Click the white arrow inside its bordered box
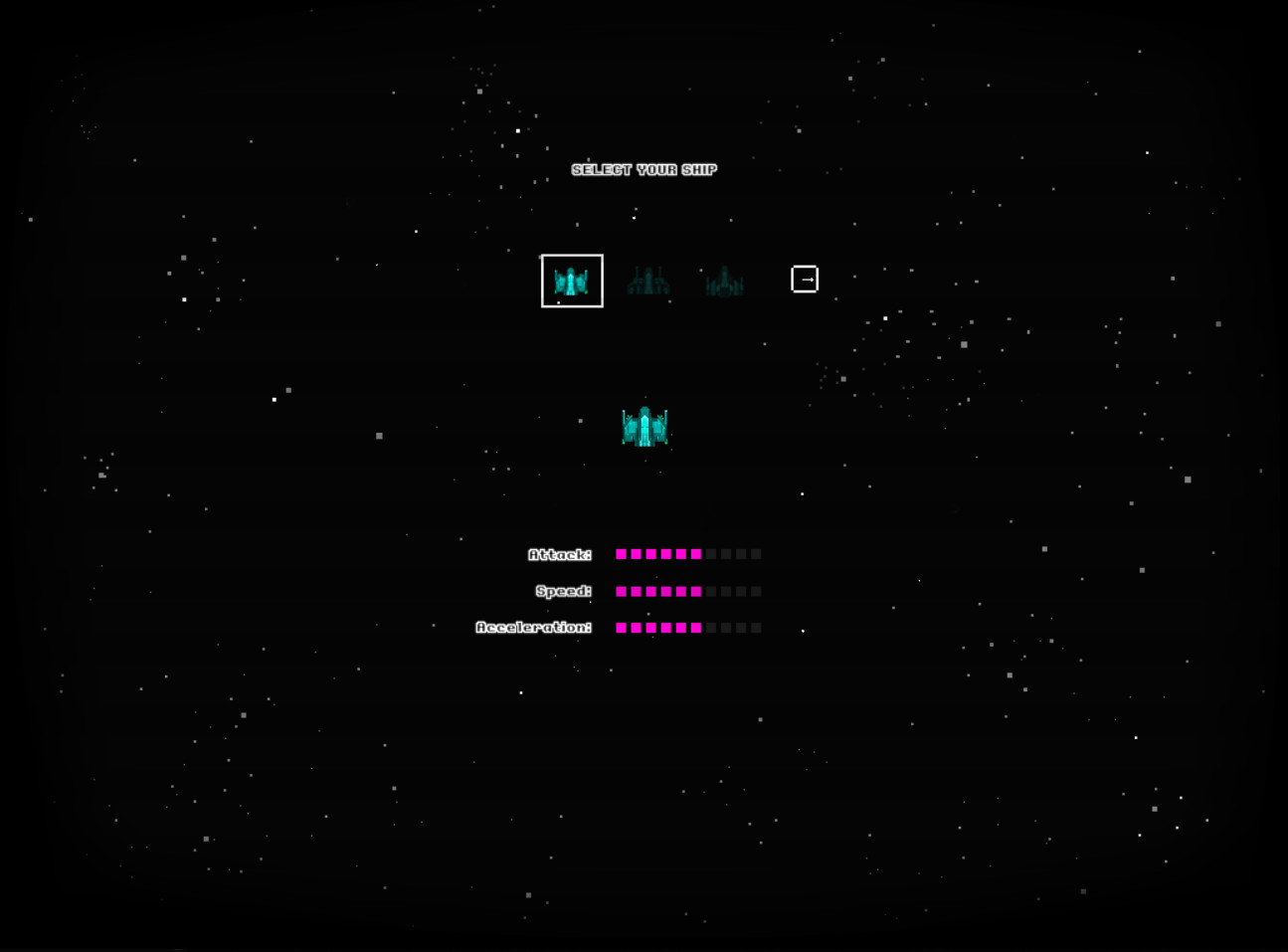 click(x=806, y=280)
